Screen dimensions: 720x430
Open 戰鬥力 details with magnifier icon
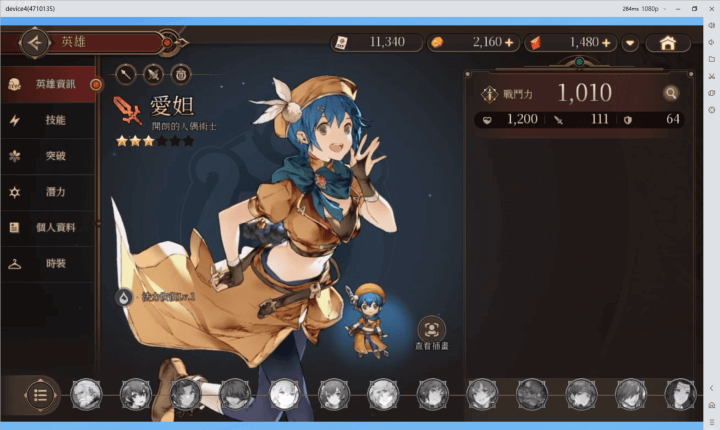pos(669,94)
